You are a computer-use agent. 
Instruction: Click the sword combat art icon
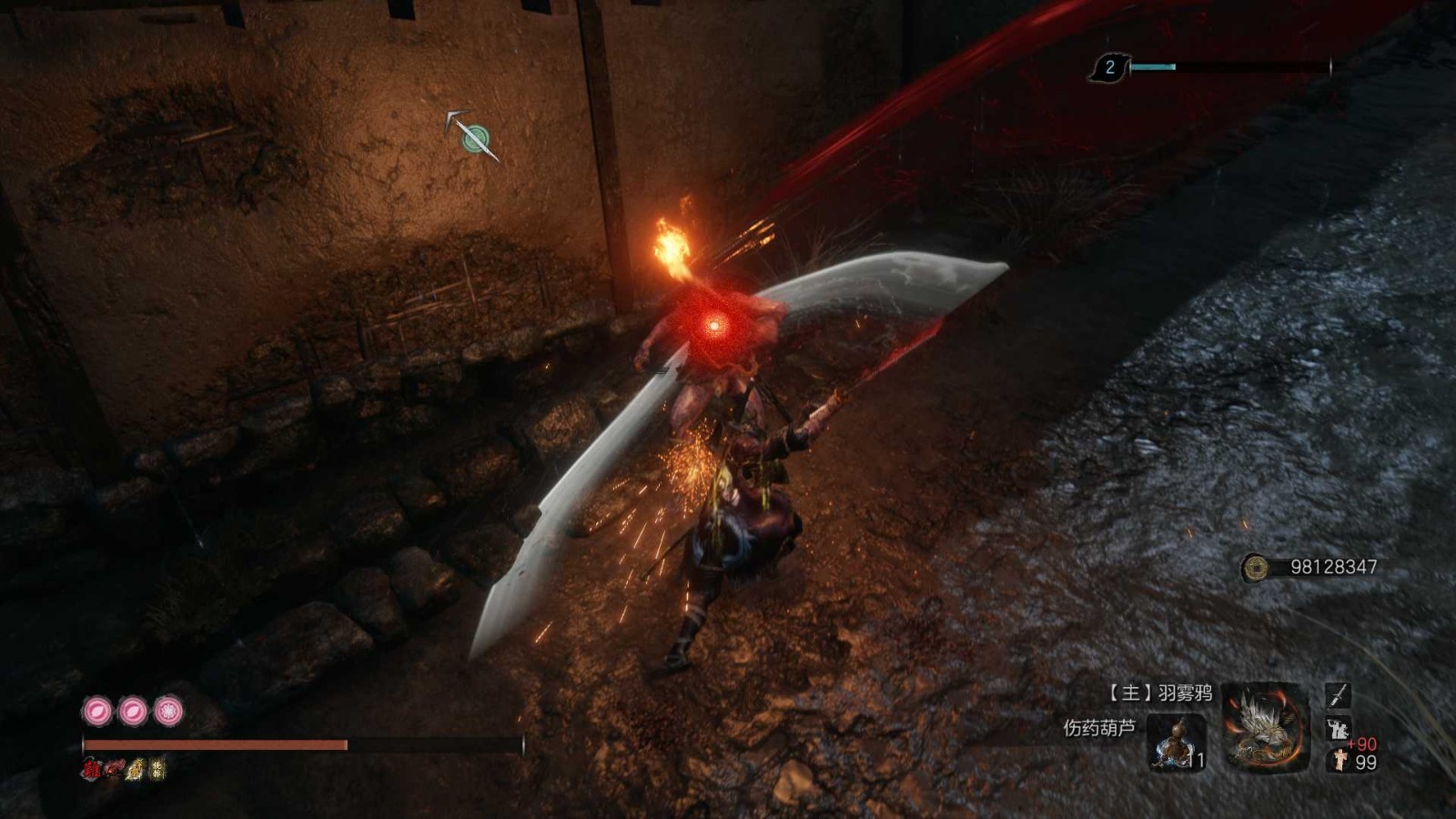tap(1337, 696)
